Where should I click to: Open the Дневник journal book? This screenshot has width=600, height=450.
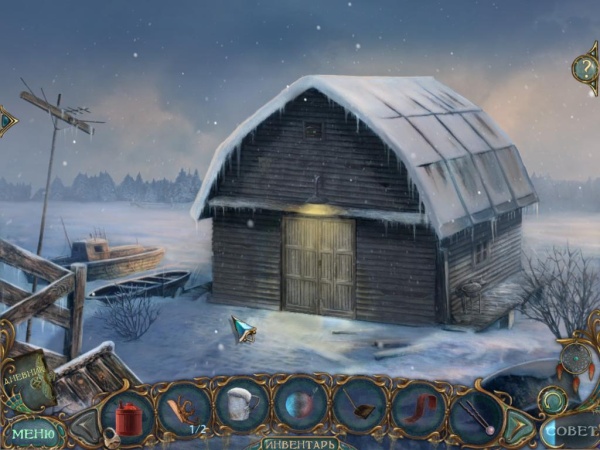click(x=31, y=379)
